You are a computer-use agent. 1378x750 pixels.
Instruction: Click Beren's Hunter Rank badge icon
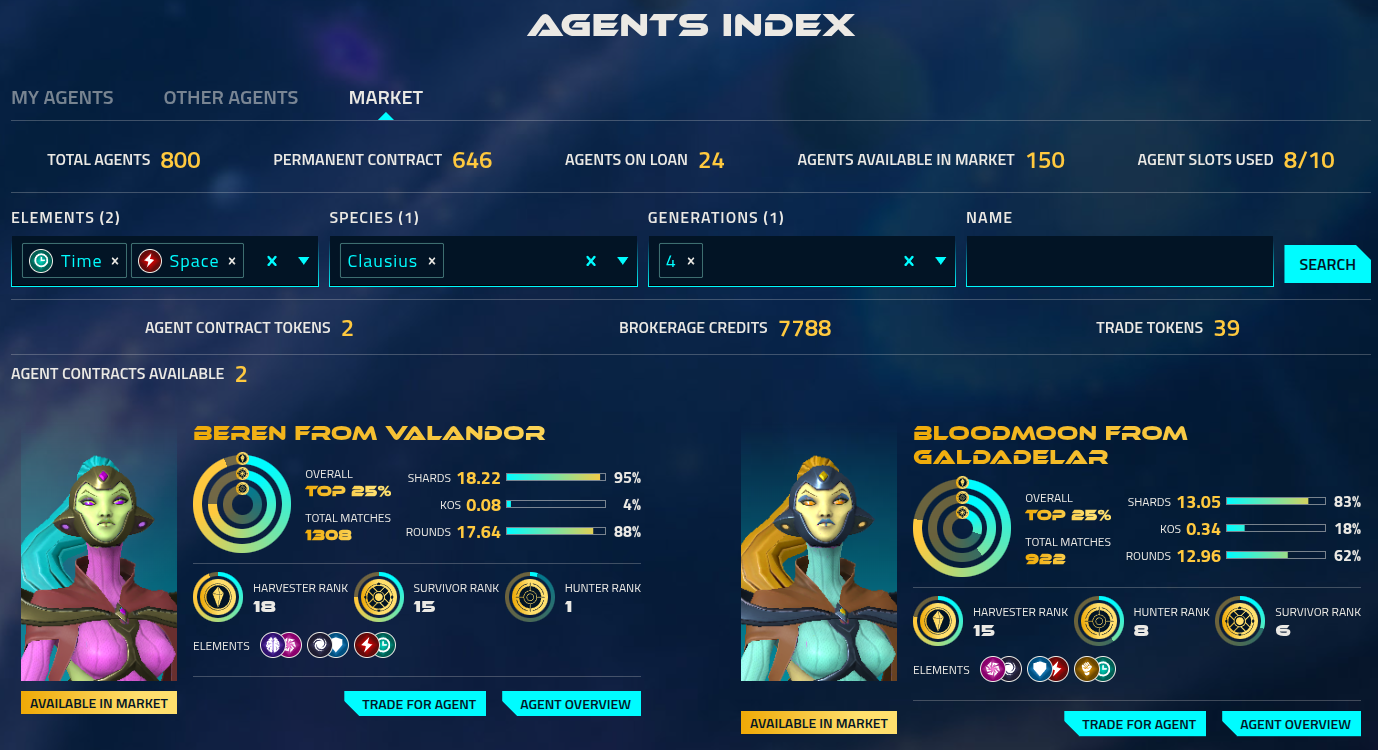[530, 596]
